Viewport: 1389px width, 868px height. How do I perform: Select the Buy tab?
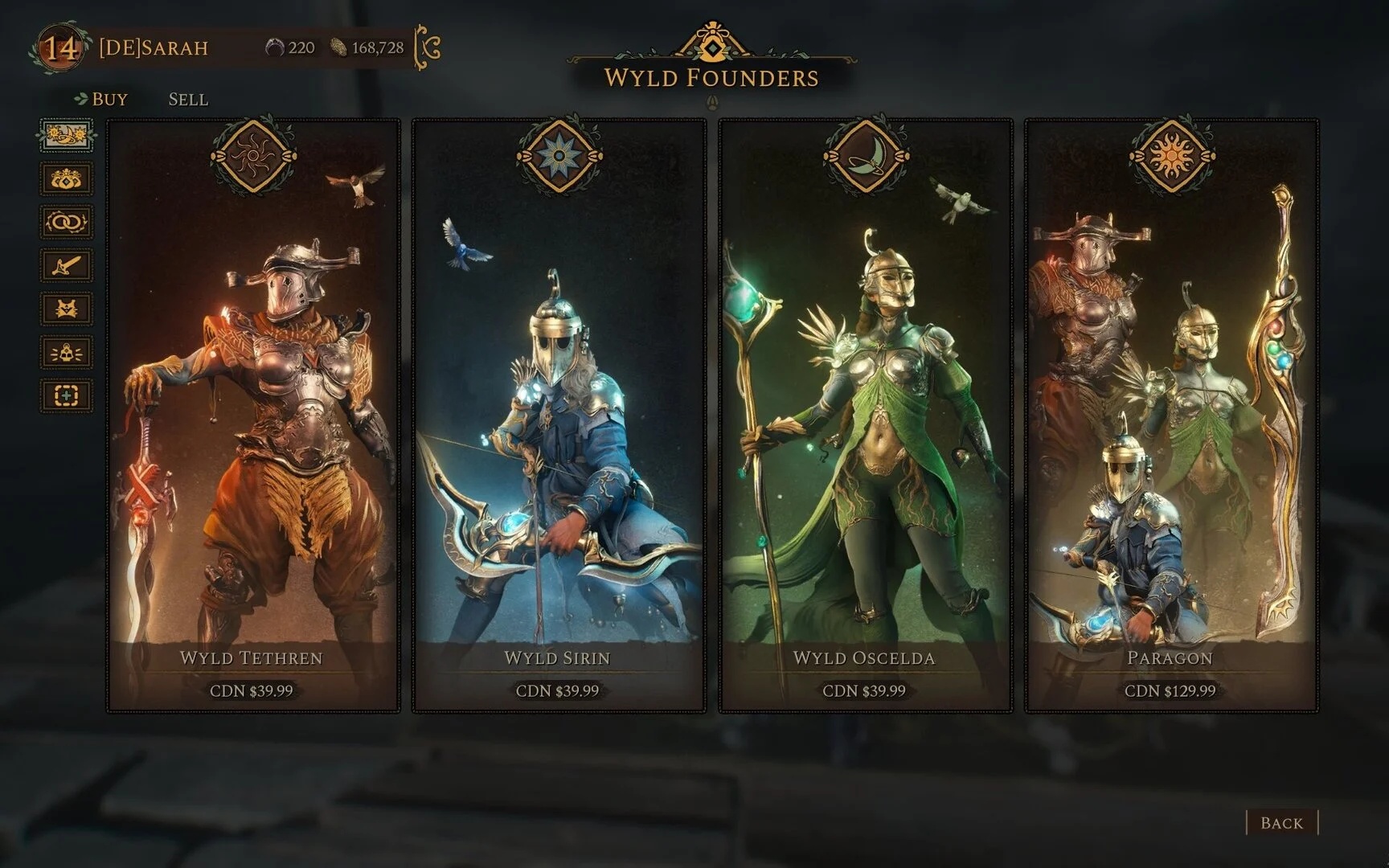(109, 100)
